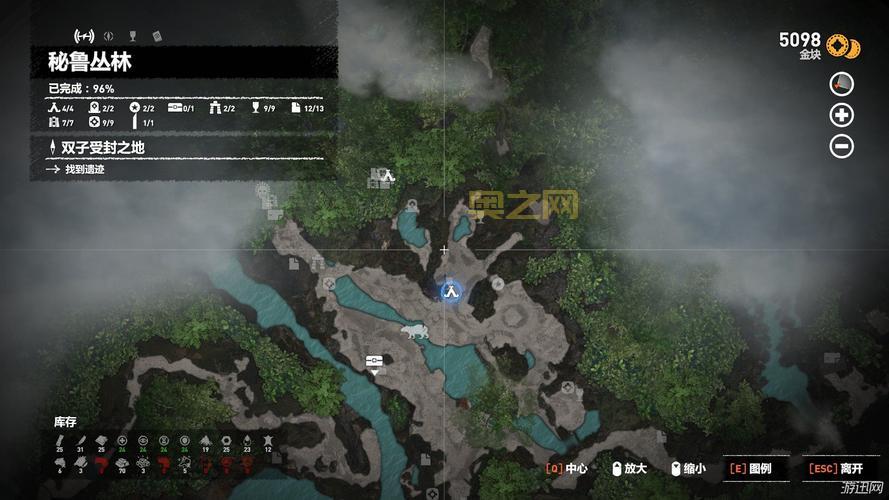The width and height of the screenshot is (889, 500).
Task: Select the treasure chest map marker
Action: pyautogui.click(x=375, y=360)
